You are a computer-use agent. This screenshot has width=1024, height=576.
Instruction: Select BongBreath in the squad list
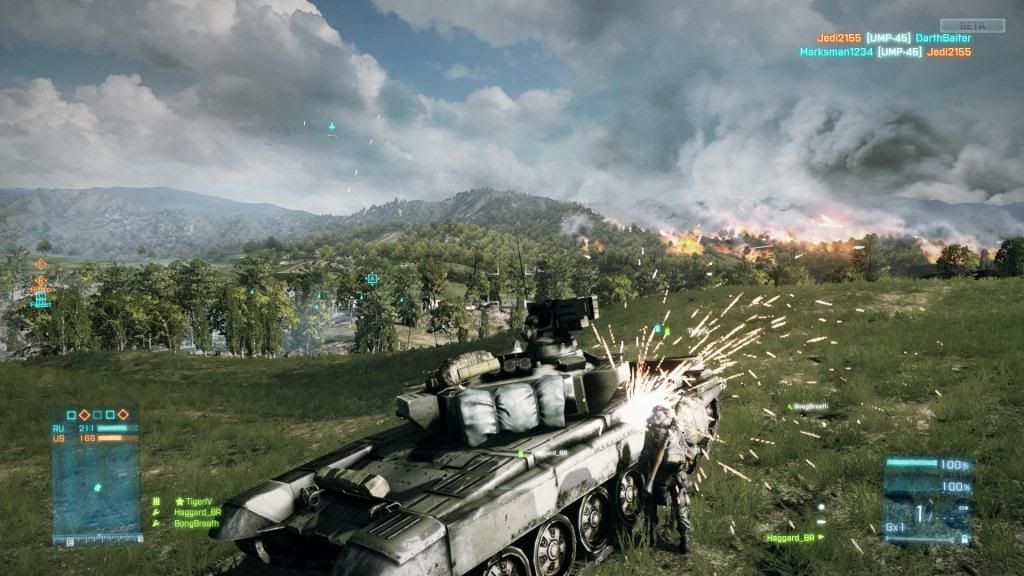pyautogui.click(x=196, y=523)
